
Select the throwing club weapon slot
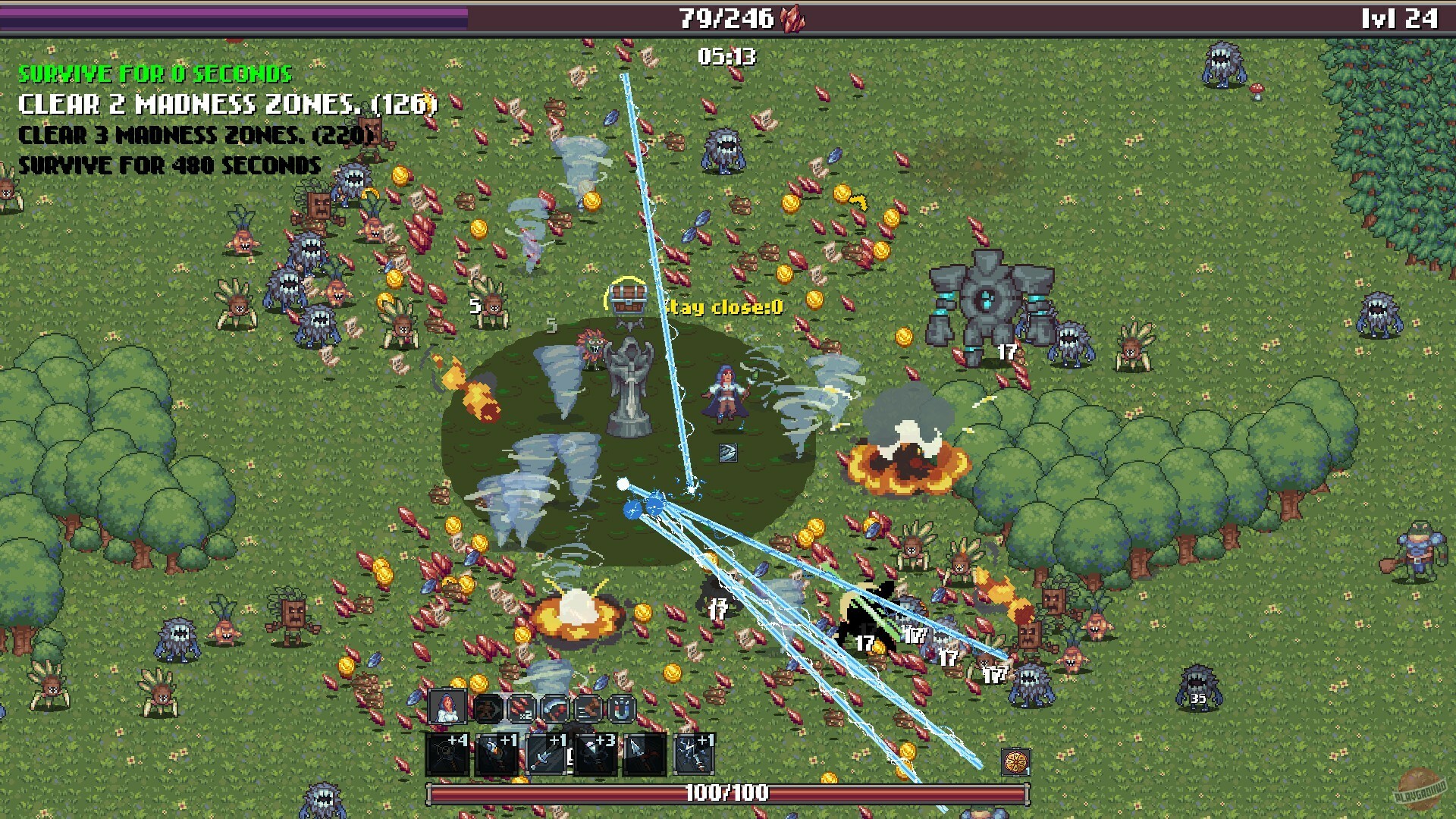(x=588, y=708)
